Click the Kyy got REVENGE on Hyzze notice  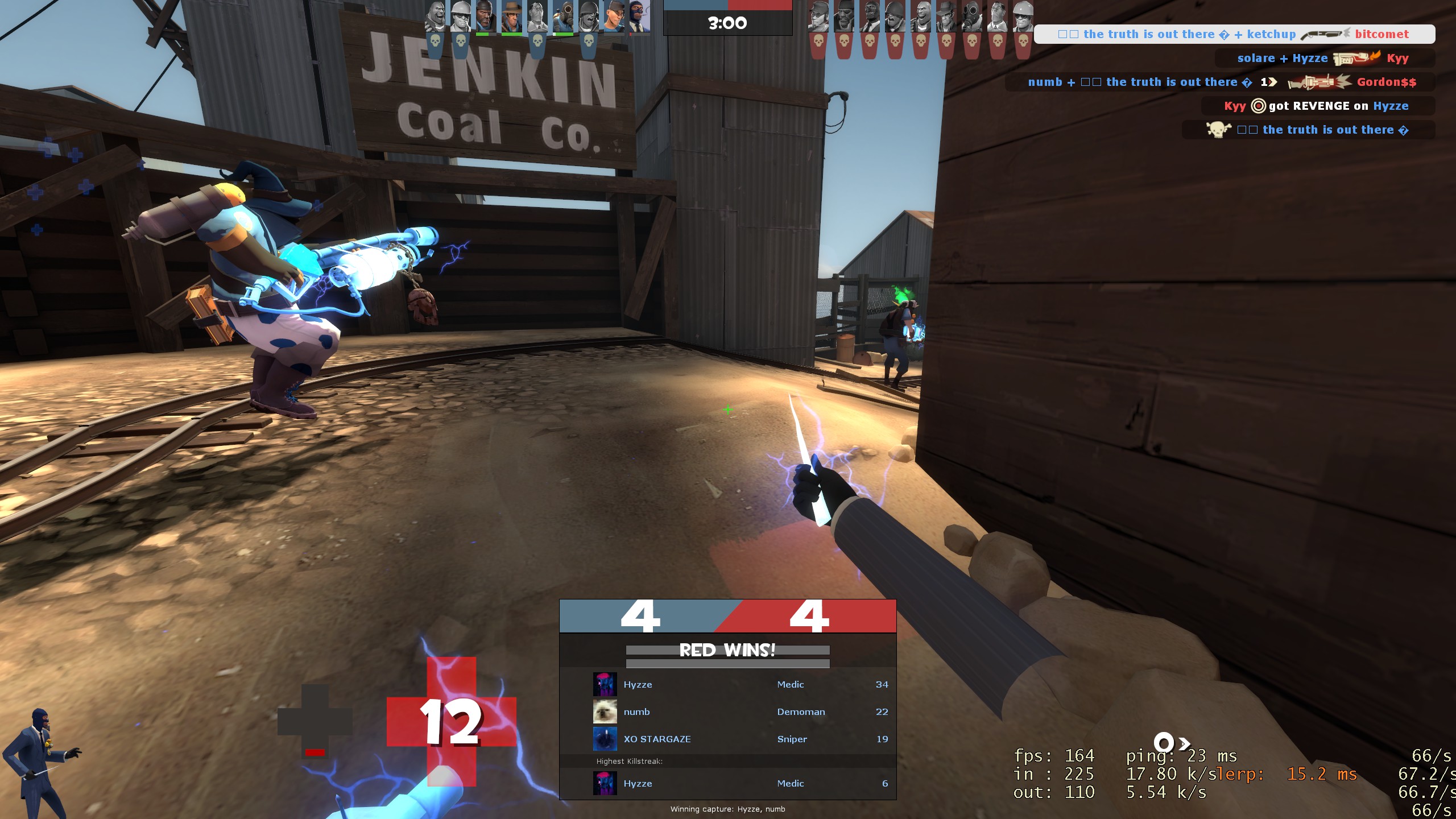[1317, 106]
